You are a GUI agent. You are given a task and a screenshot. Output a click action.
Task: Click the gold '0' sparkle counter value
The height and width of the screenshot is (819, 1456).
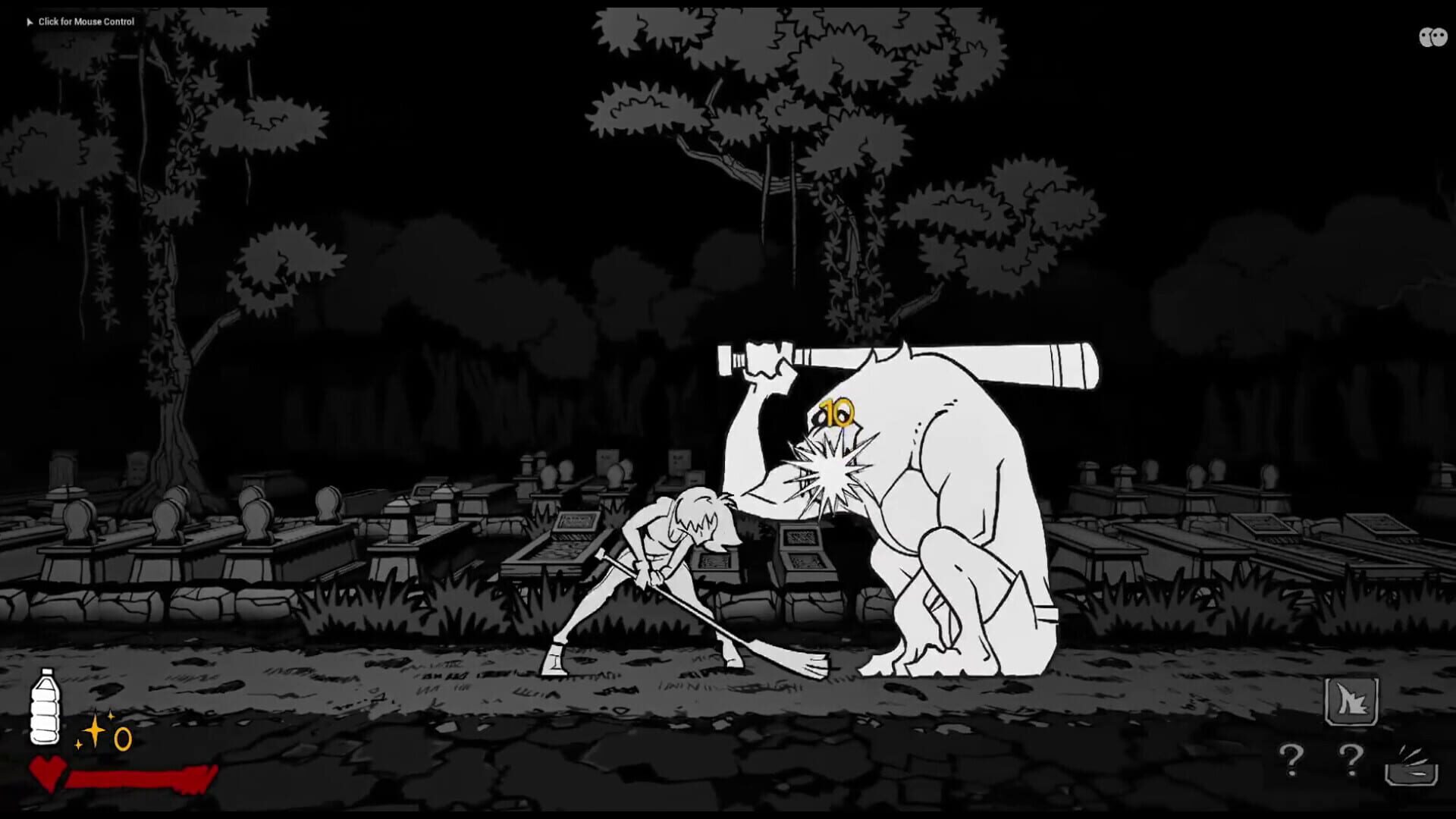click(x=122, y=737)
